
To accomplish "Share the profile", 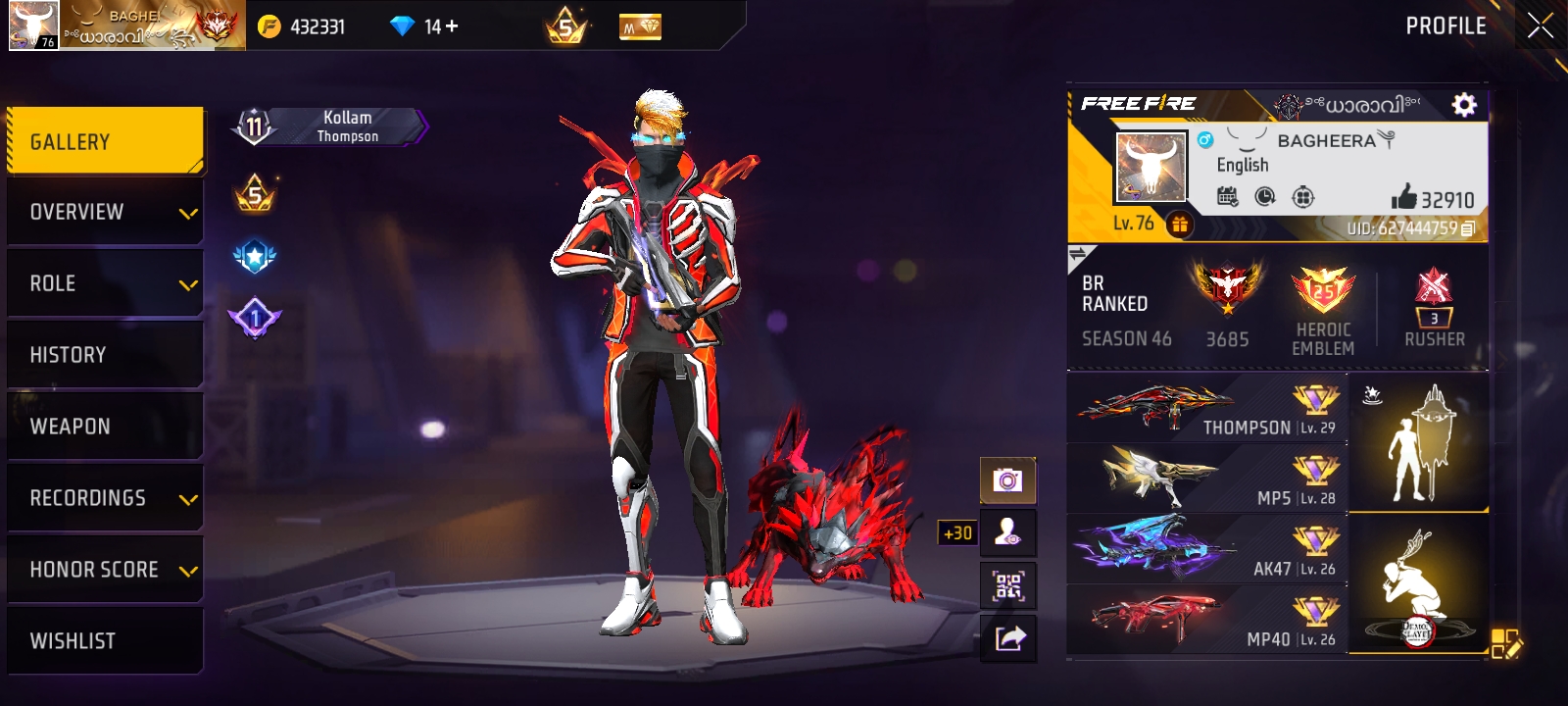I will 1007,638.
